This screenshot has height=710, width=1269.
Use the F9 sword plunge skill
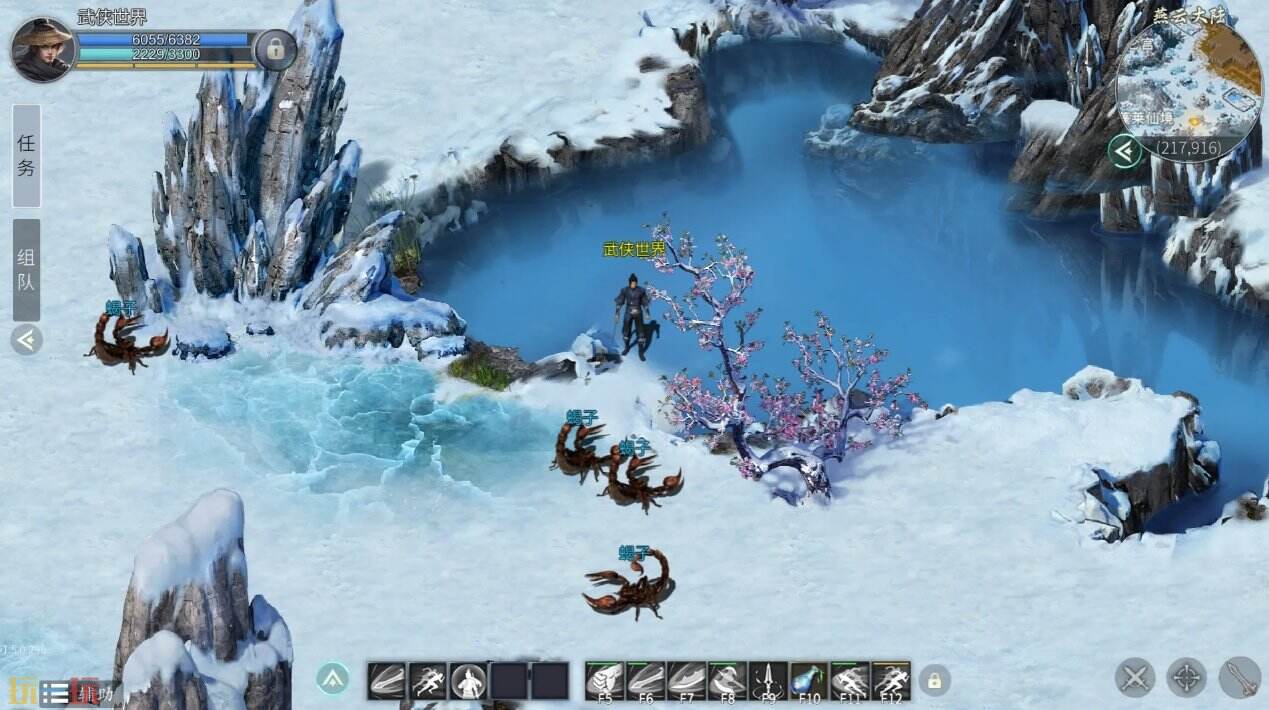[768, 681]
